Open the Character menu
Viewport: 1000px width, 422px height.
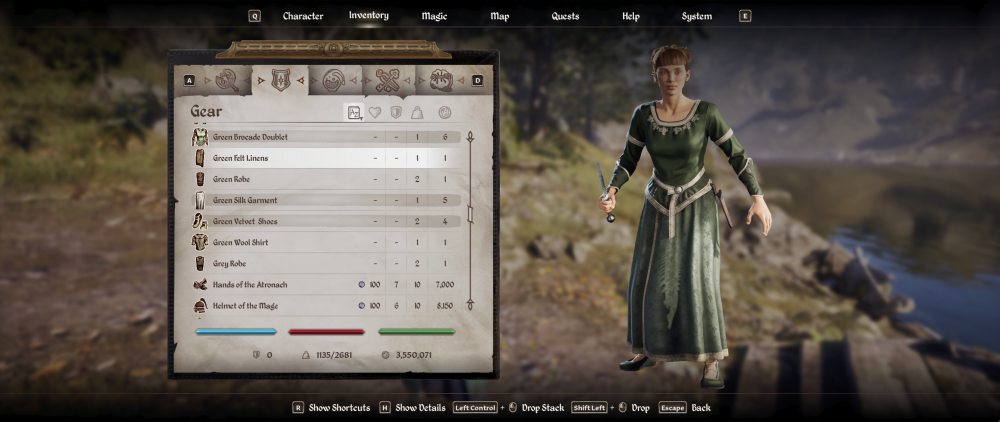point(303,16)
